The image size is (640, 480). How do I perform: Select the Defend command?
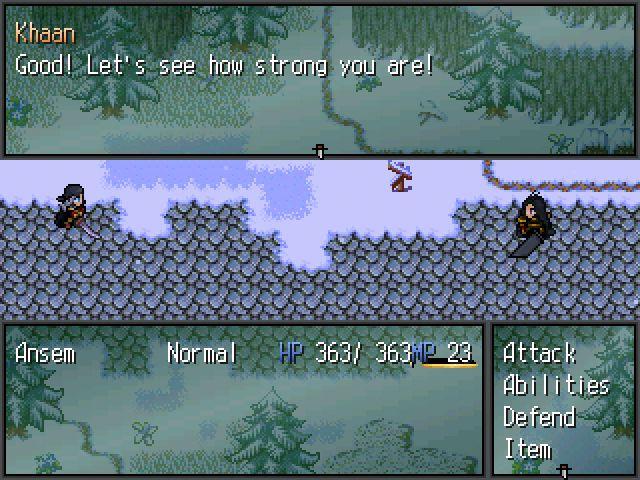click(539, 417)
